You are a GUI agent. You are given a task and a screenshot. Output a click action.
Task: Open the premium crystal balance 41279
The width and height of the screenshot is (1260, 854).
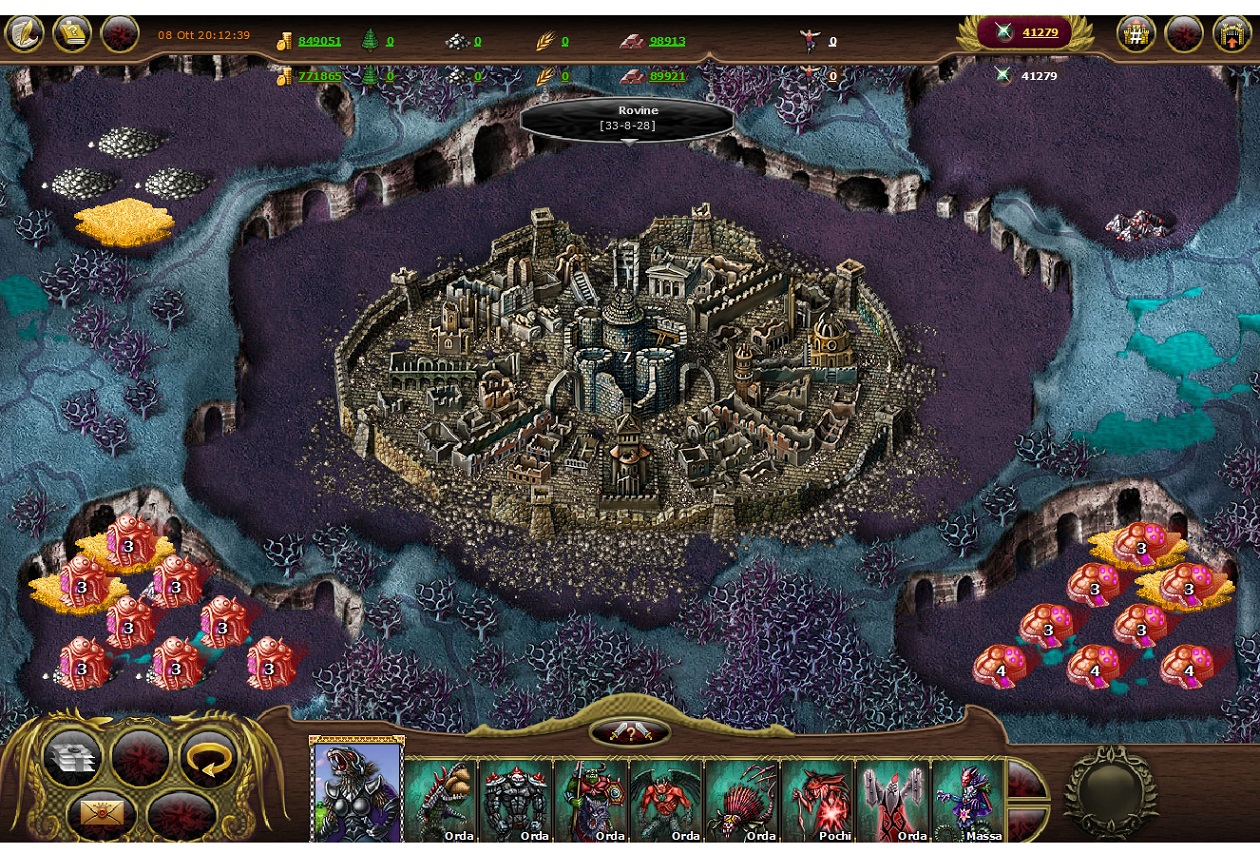[x=1039, y=33]
